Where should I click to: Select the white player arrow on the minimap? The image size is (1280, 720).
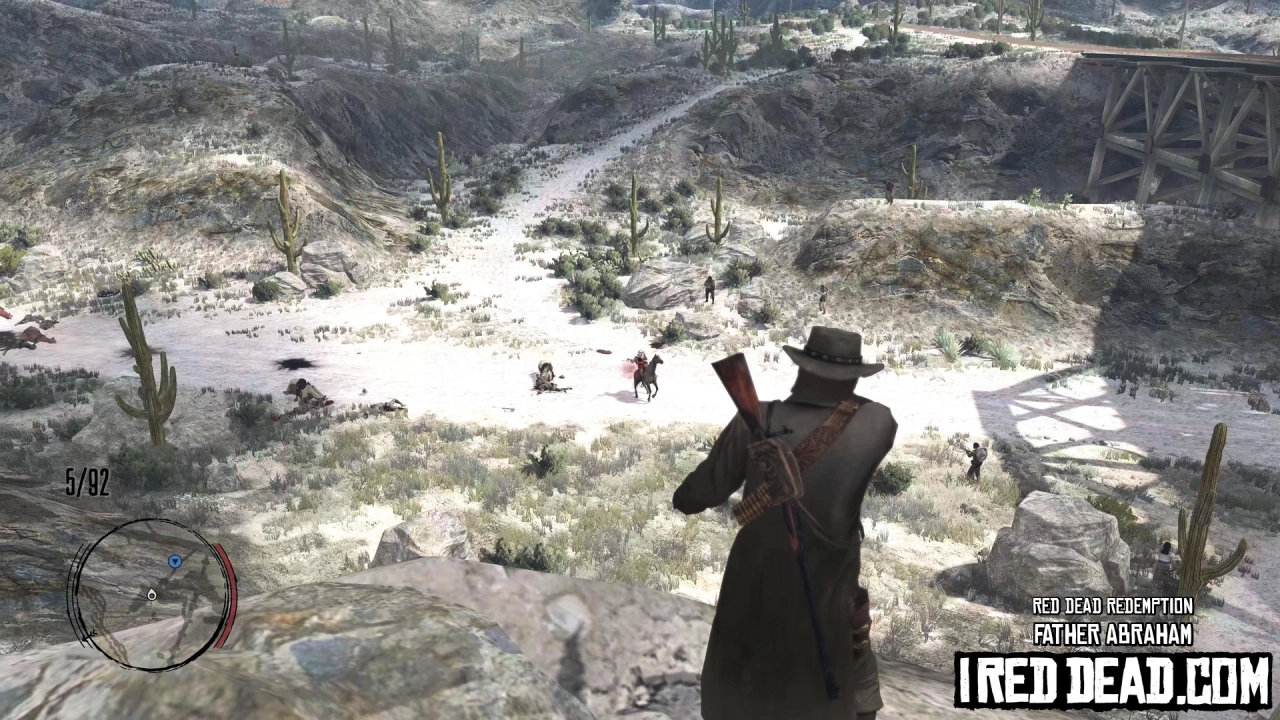coord(152,595)
